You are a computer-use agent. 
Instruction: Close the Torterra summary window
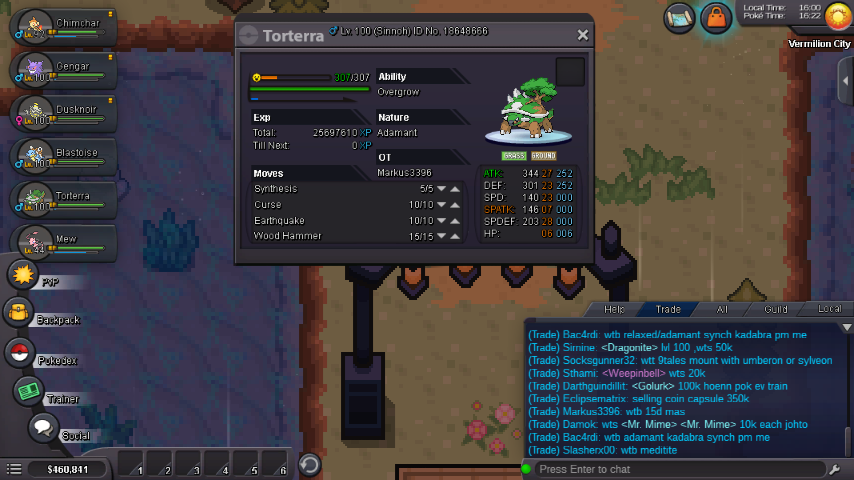583,35
